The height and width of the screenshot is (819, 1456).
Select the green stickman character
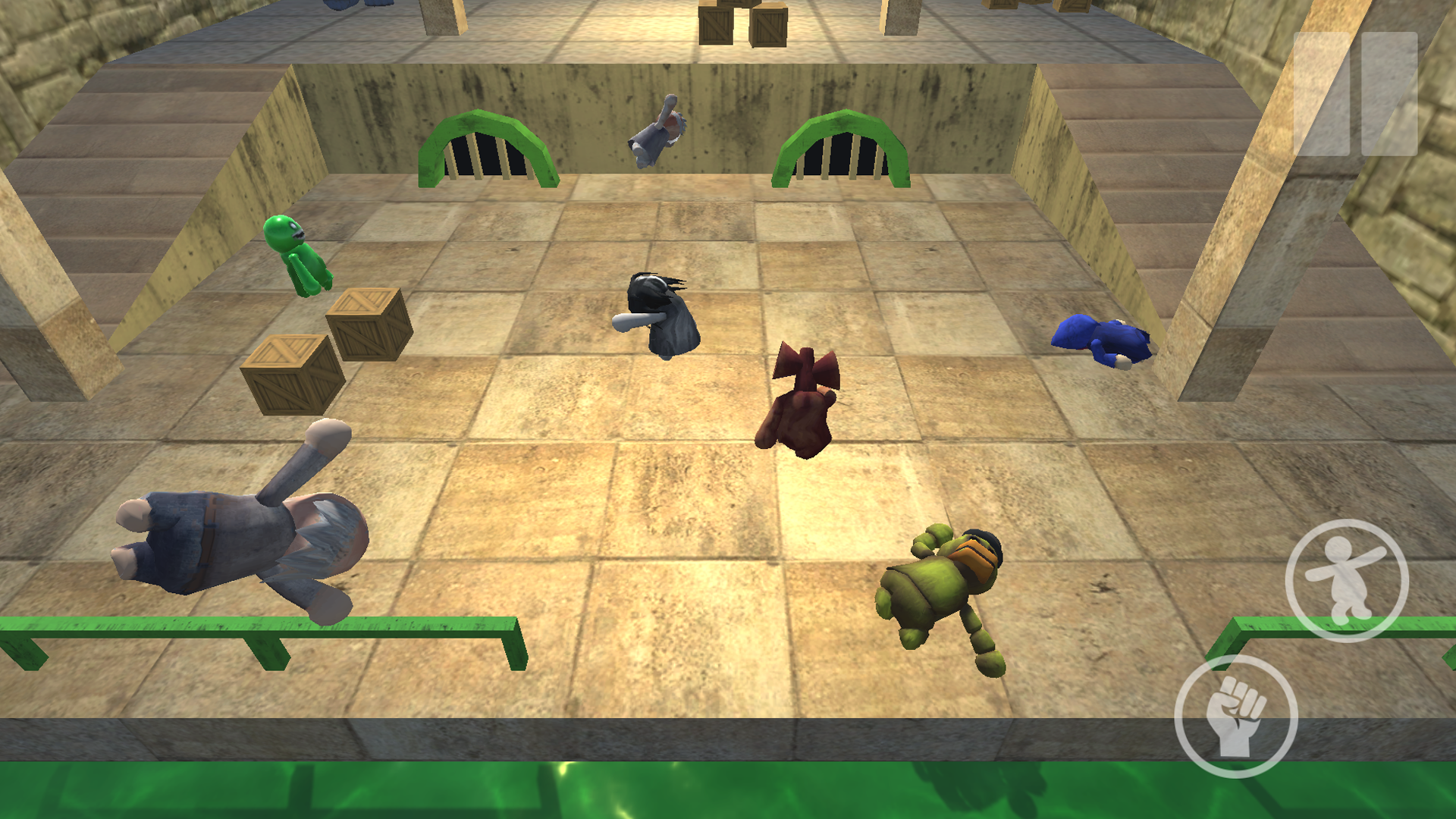[296, 254]
